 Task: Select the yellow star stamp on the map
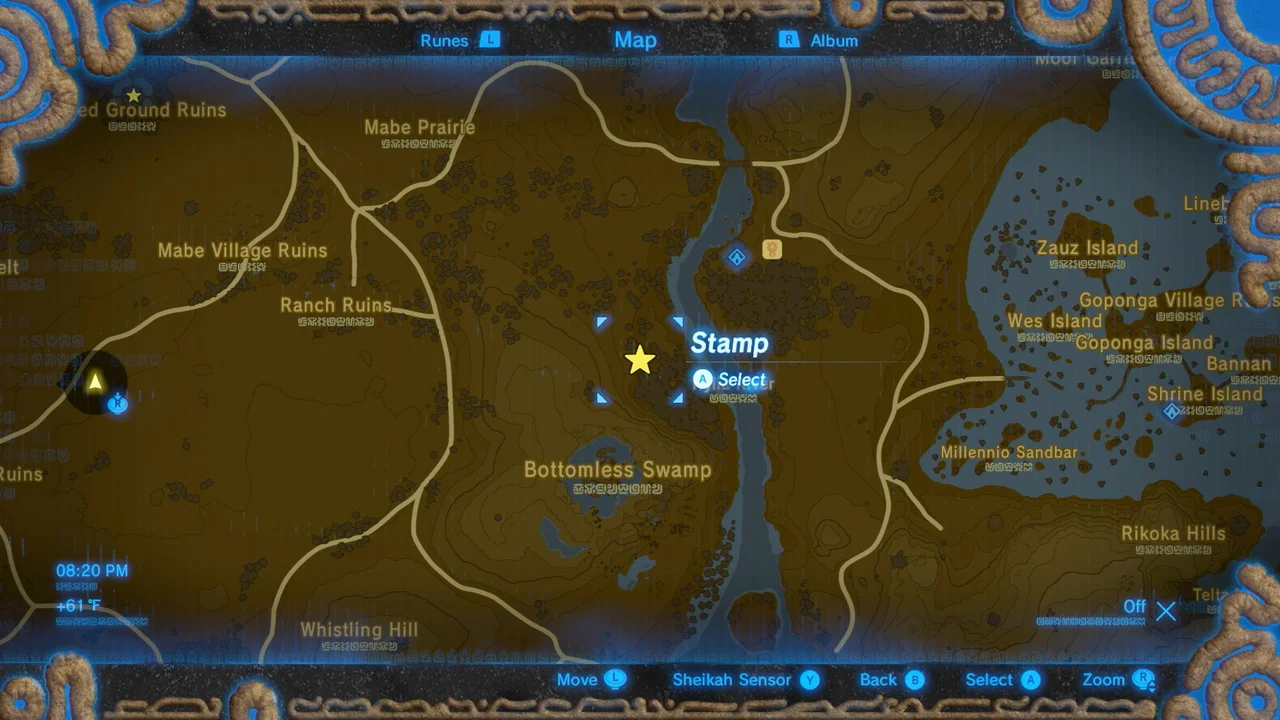click(640, 360)
